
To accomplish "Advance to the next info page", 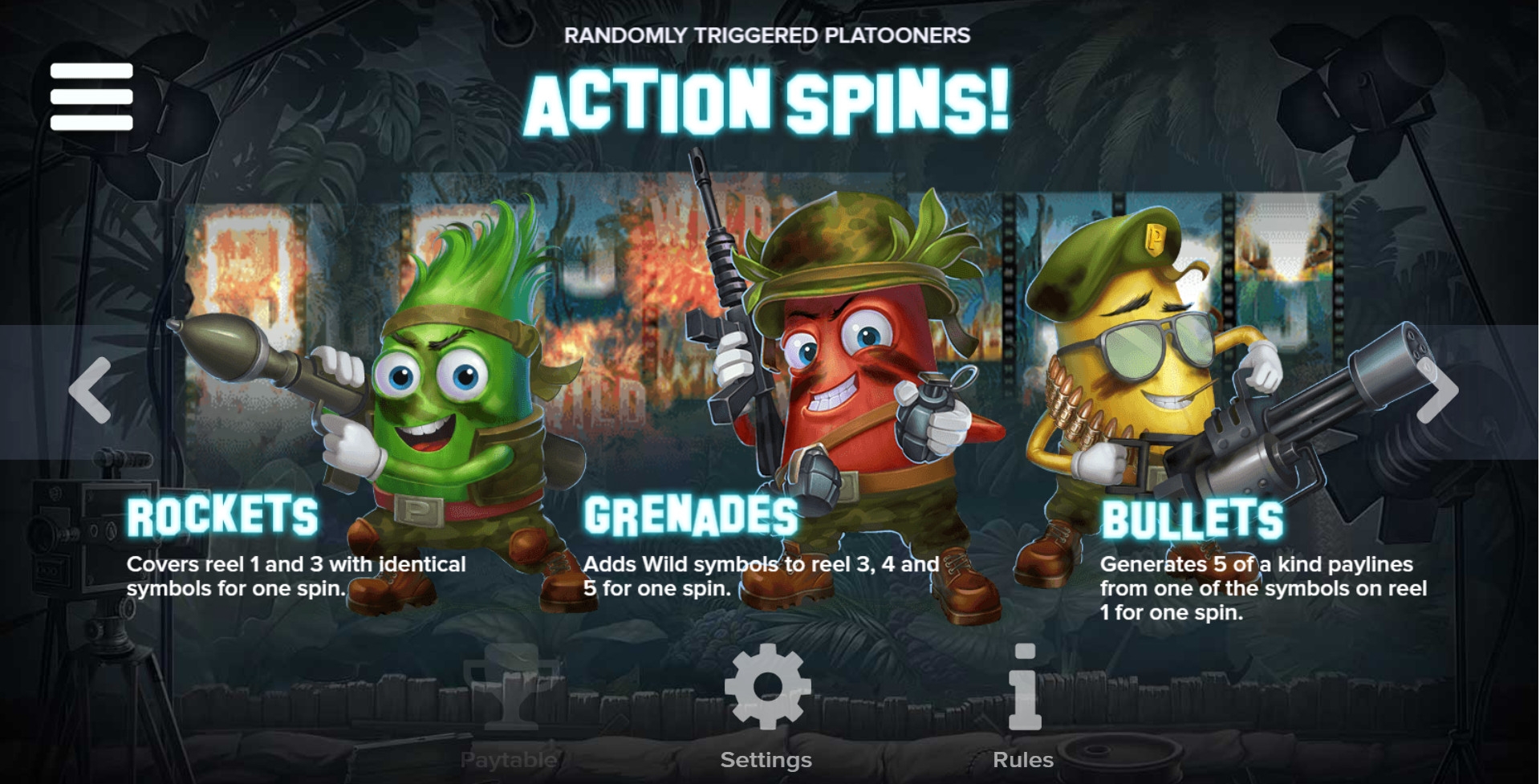I will click(x=1436, y=391).
